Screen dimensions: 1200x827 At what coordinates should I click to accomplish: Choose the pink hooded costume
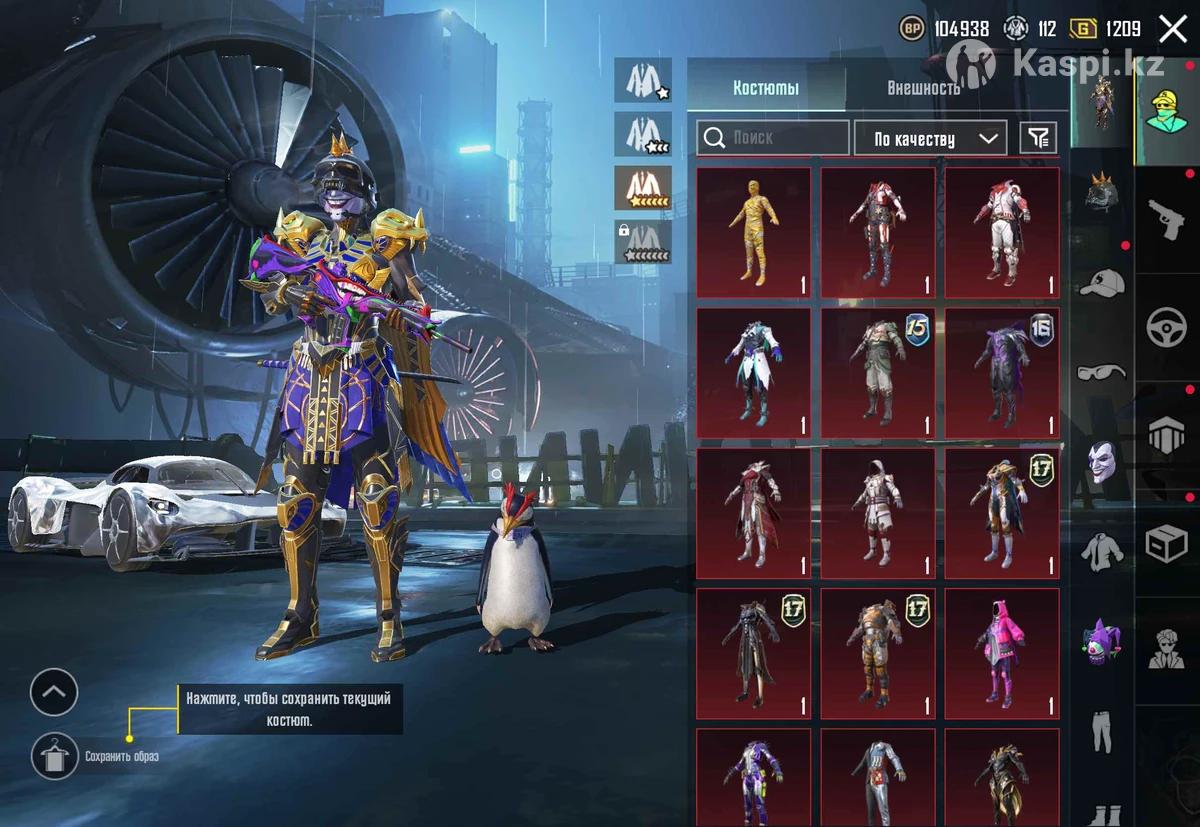pos(1001,653)
